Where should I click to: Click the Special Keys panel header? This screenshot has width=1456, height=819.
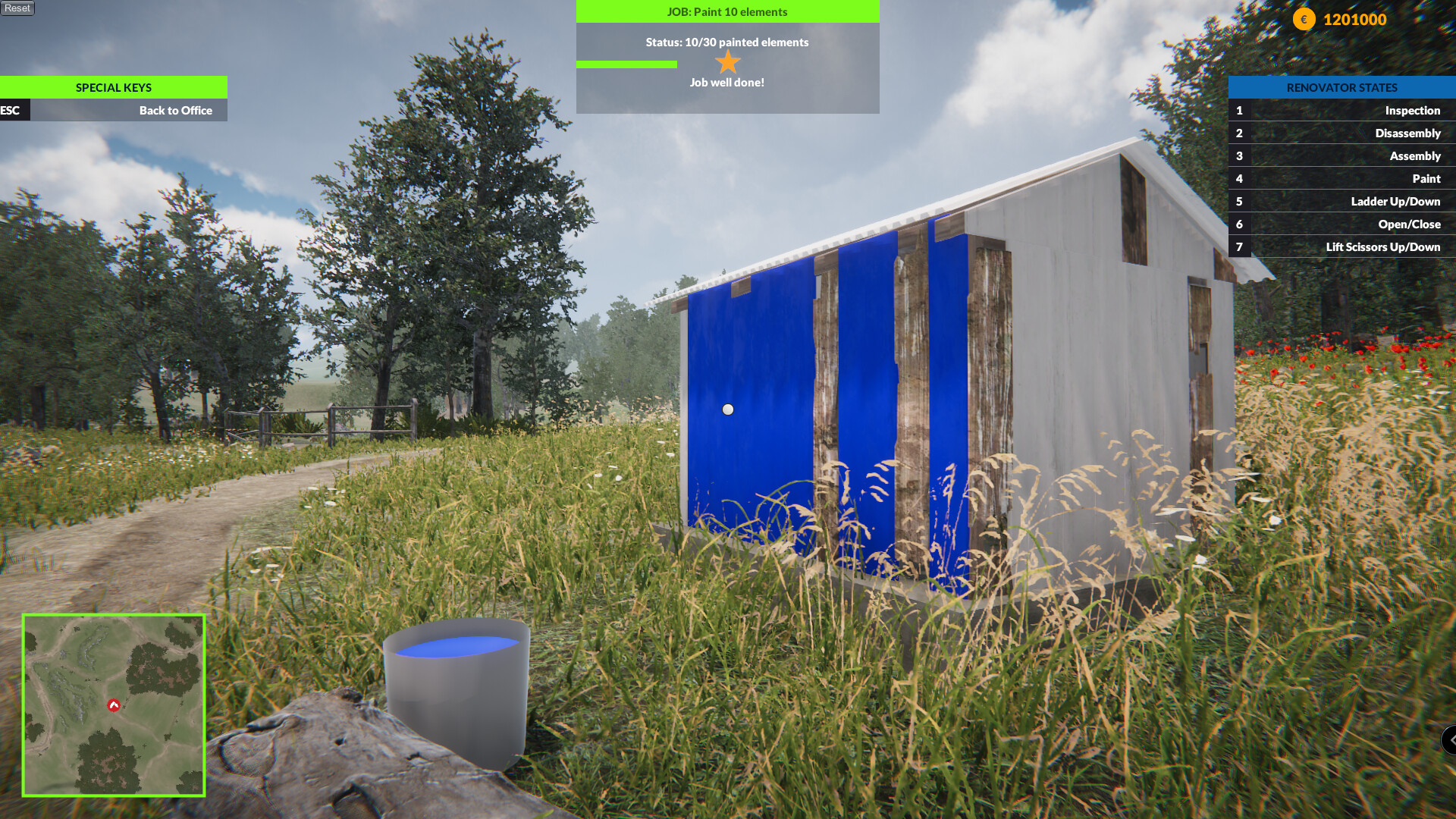[x=113, y=87]
